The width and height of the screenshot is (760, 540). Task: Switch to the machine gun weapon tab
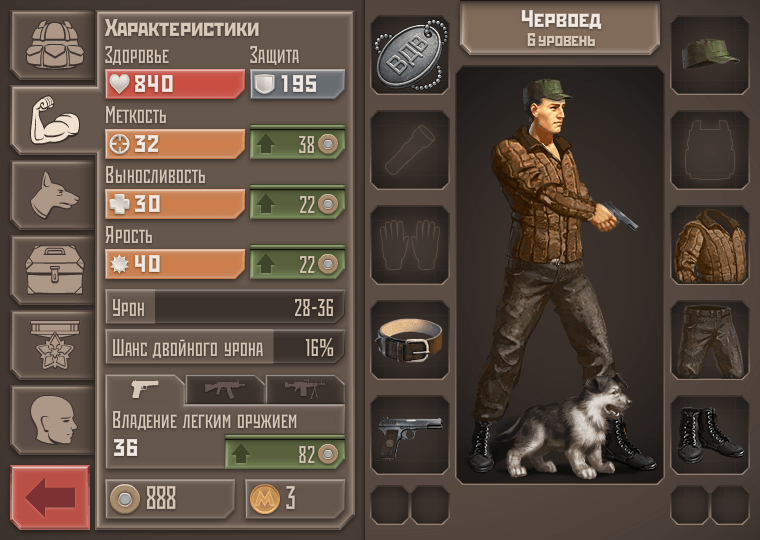point(304,389)
